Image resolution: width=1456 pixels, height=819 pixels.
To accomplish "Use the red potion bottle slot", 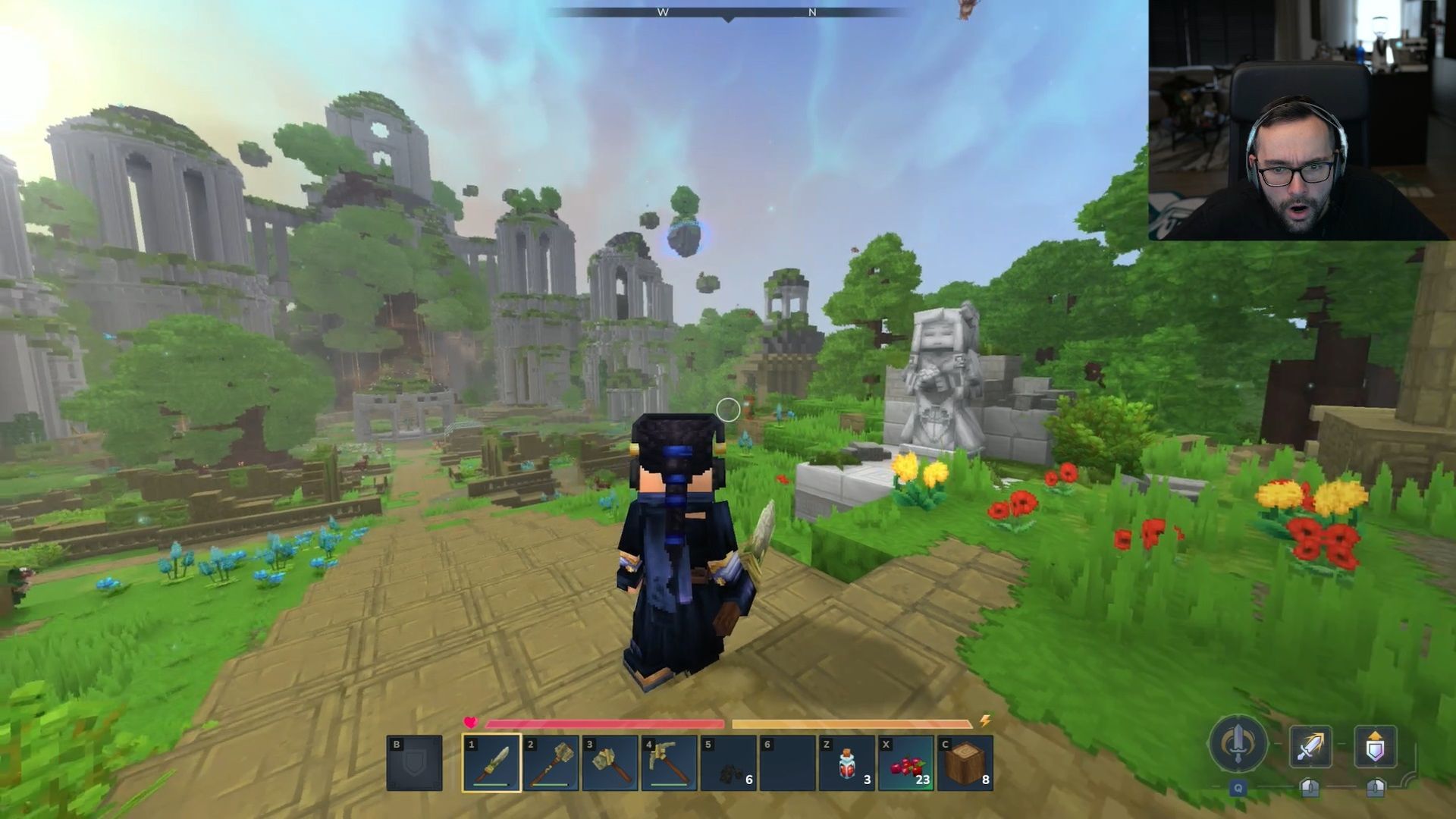I will click(x=847, y=763).
